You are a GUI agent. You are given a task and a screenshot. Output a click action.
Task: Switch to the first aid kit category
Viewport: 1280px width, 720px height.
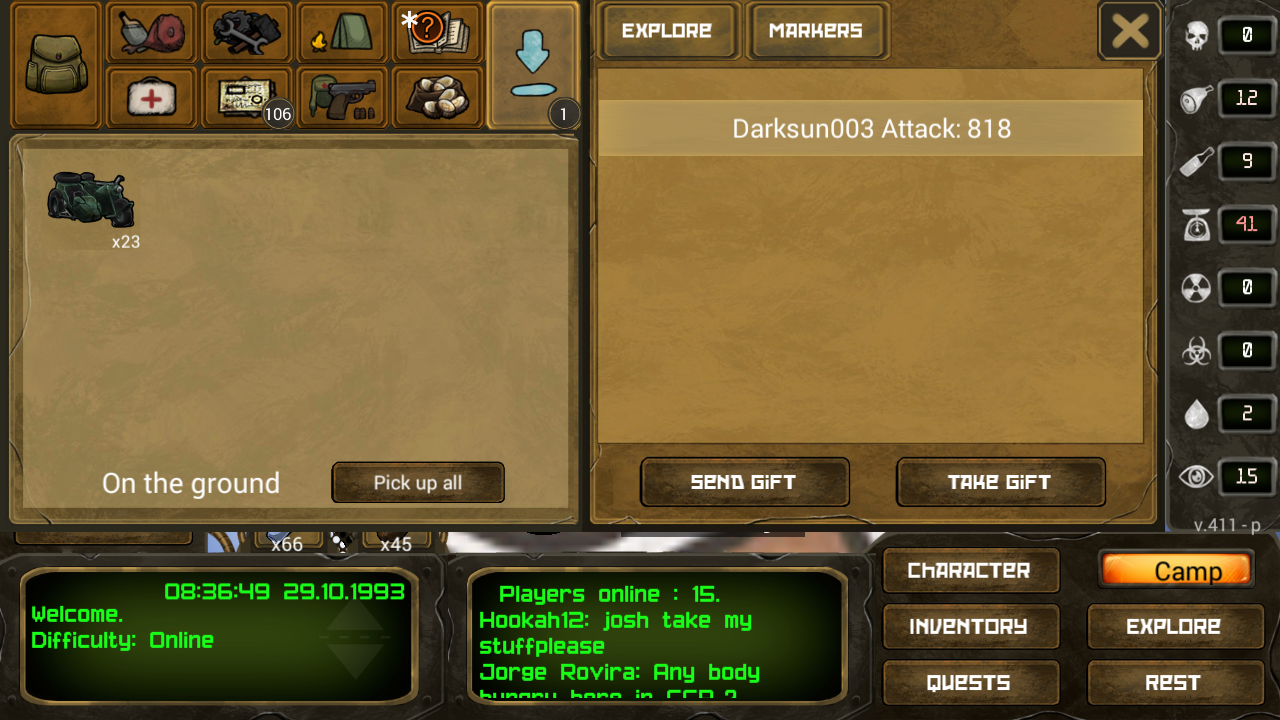click(x=152, y=97)
